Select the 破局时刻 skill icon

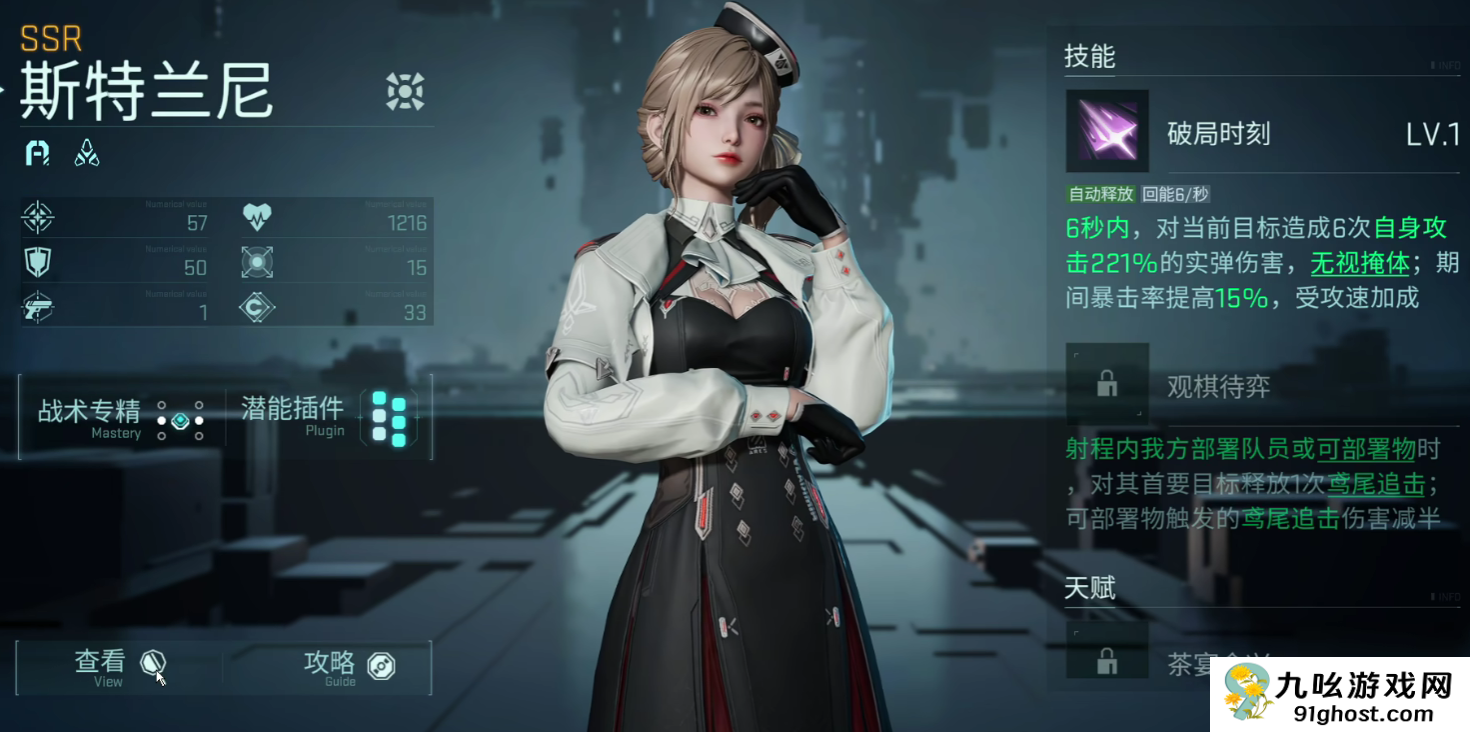tap(1106, 131)
